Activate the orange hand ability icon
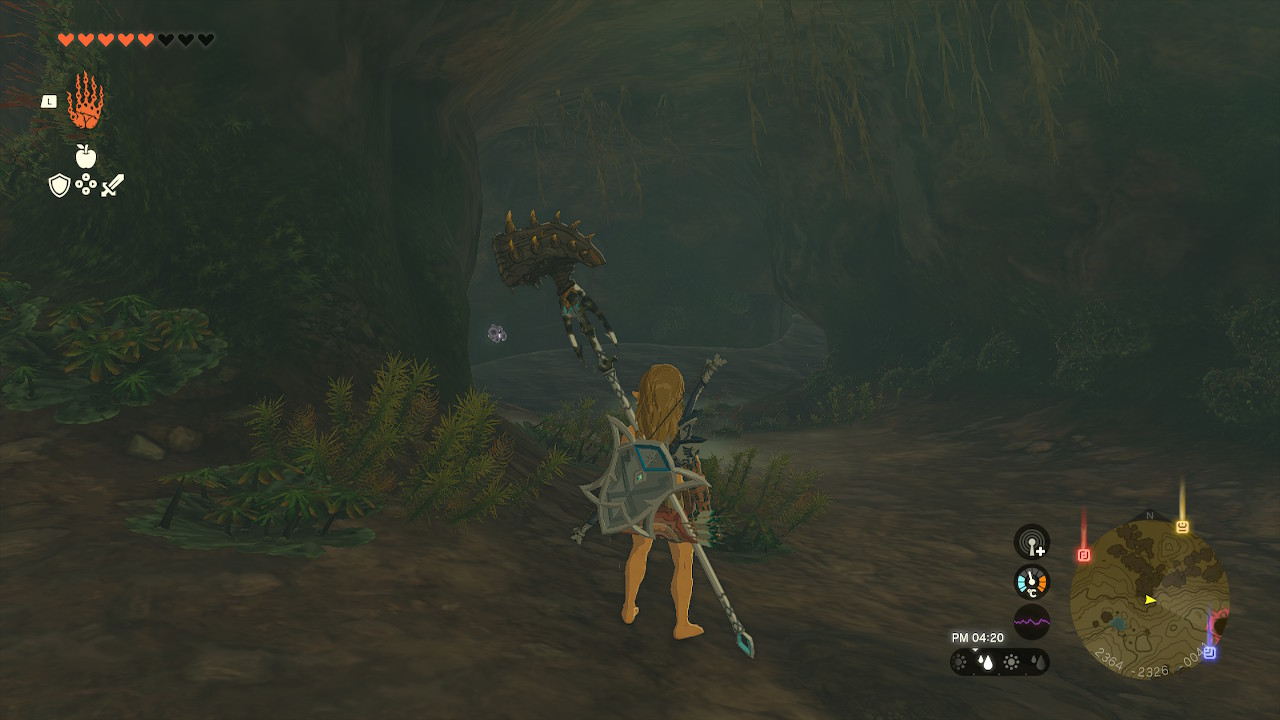Image resolution: width=1280 pixels, height=720 pixels. pos(85,101)
